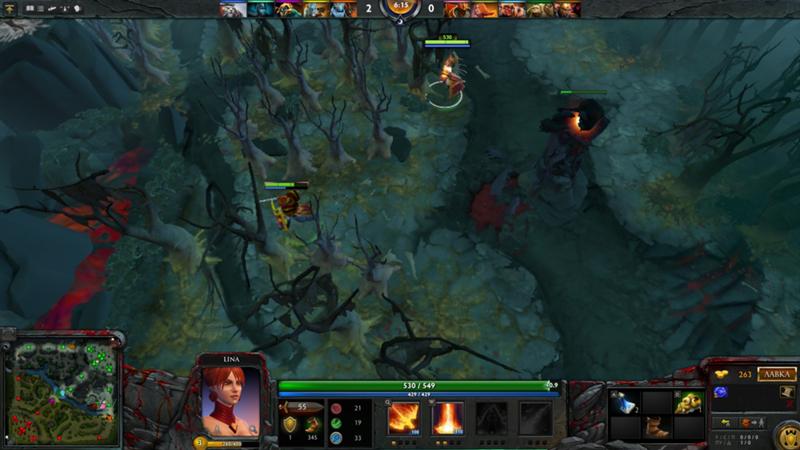Open the quick-buy scroll item
This screenshot has height=450, width=800.
tap(786, 392)
